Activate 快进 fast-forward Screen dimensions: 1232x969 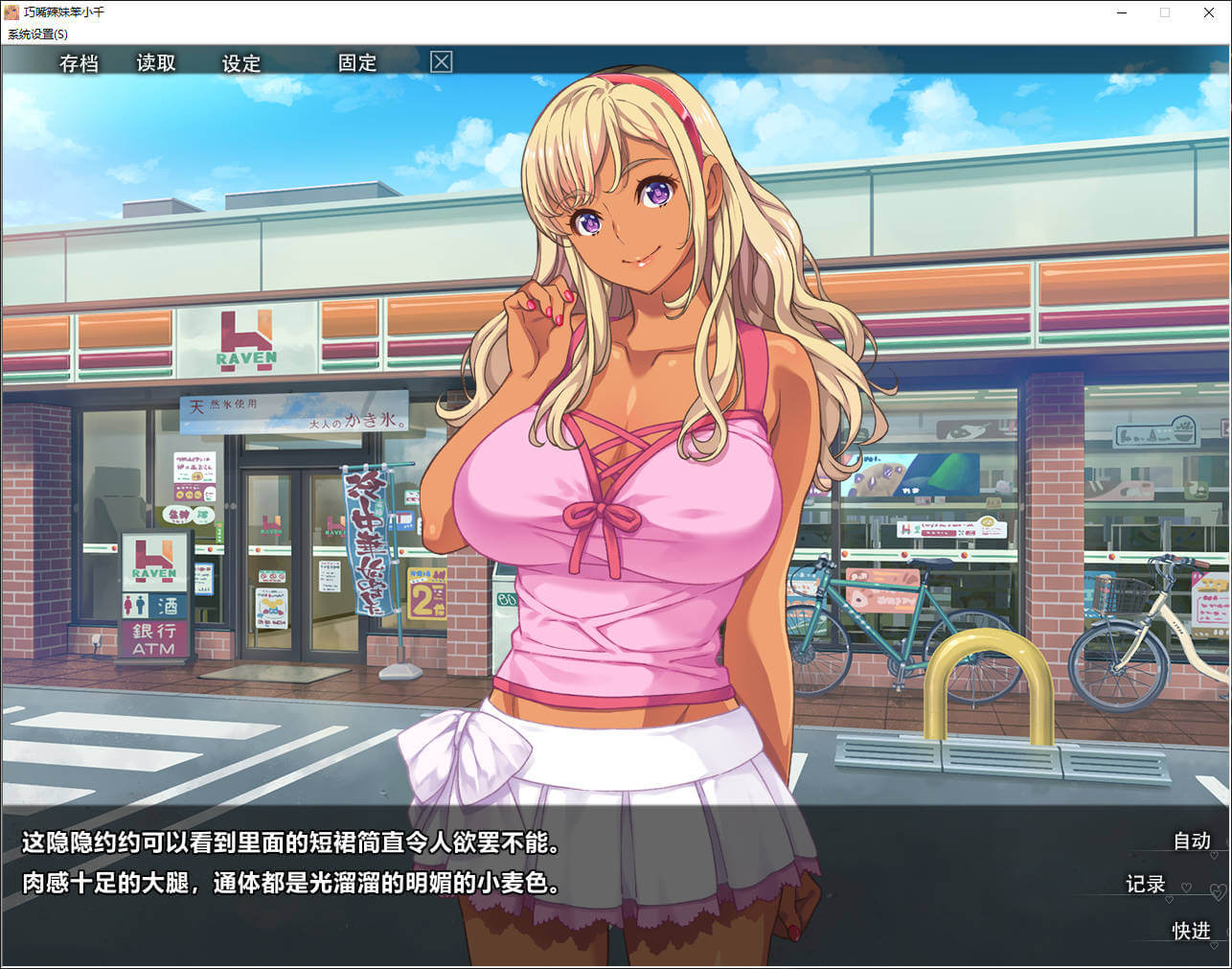(x=1191, y=931)
